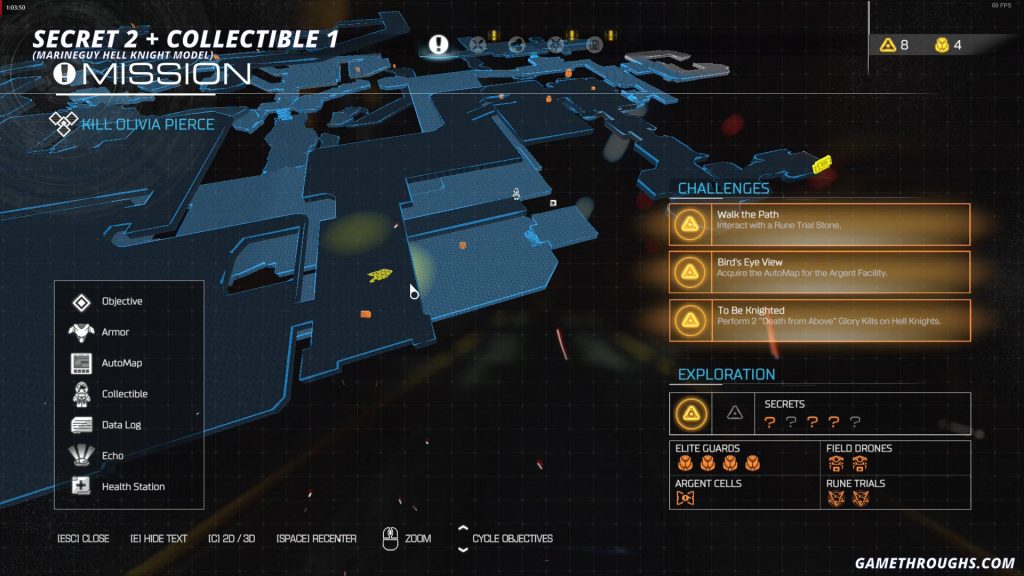Image resolution: width=1024 pixels, height=576 pixels.
Task: Choose the Bird's Eye View challenge
Action: click(x=820, y=271)
